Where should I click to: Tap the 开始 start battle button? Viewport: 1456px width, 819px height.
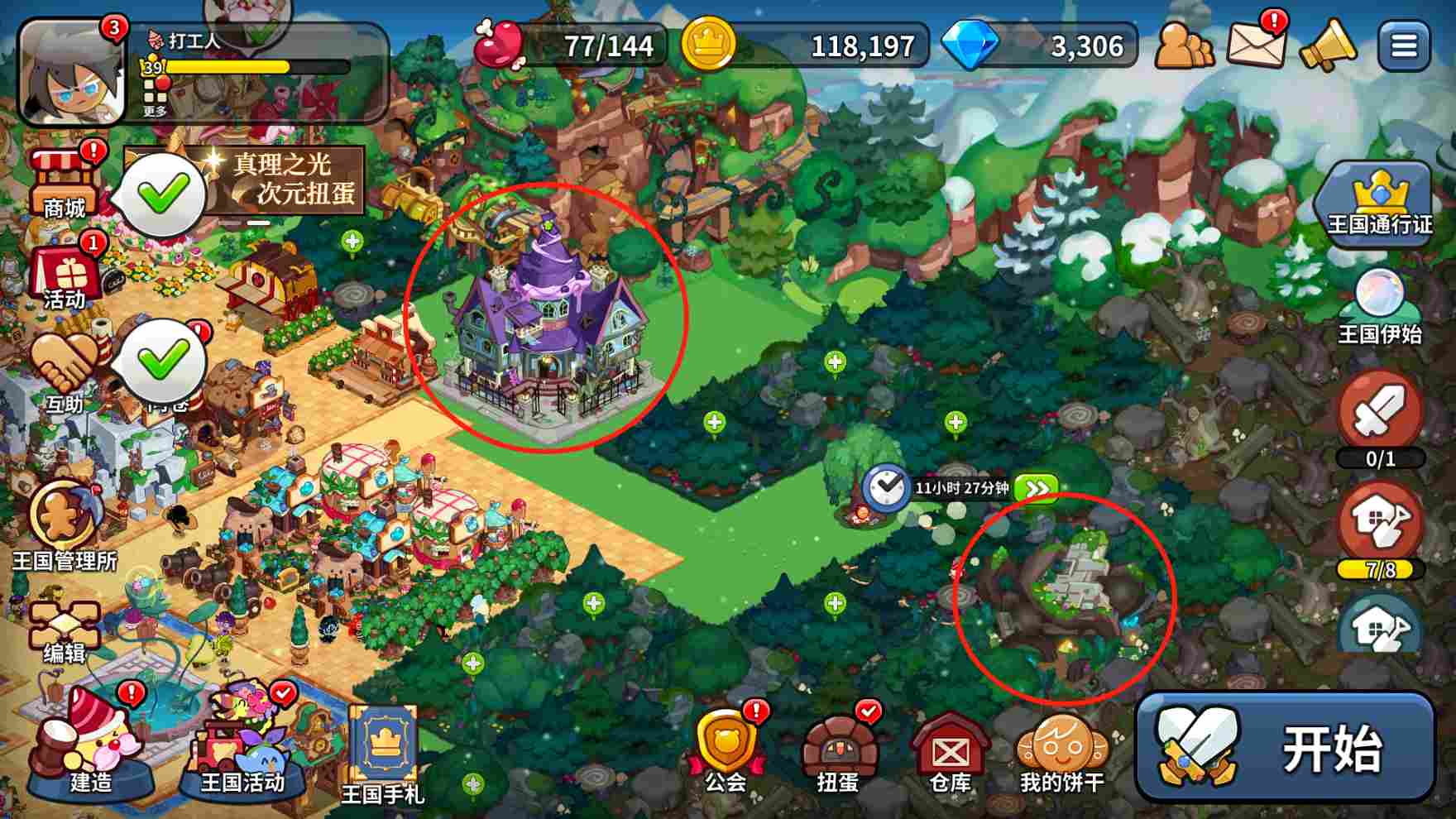pyautogui.click(x=1285, y=747)
